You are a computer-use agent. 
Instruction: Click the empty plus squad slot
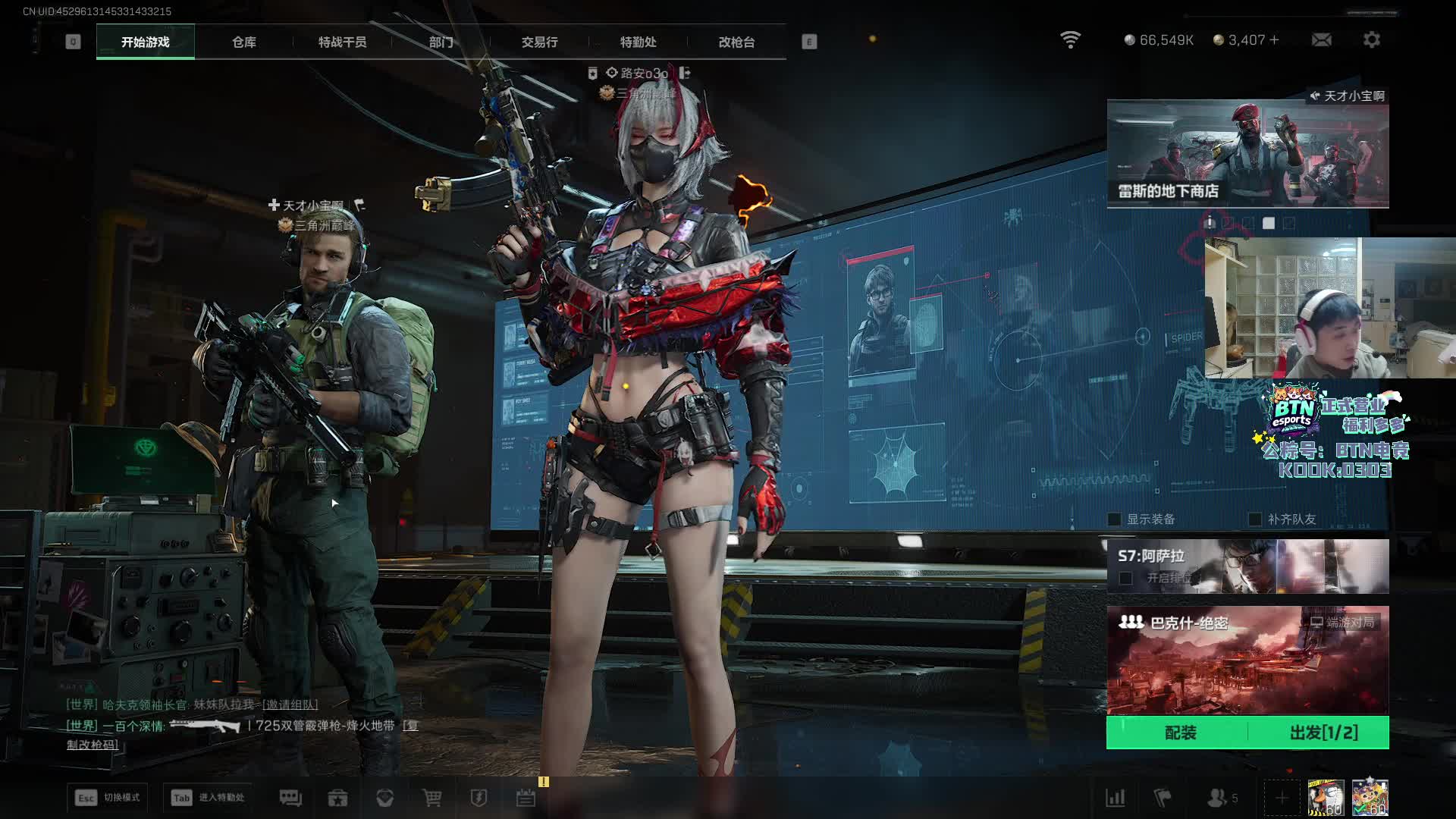click(1282, 798)
